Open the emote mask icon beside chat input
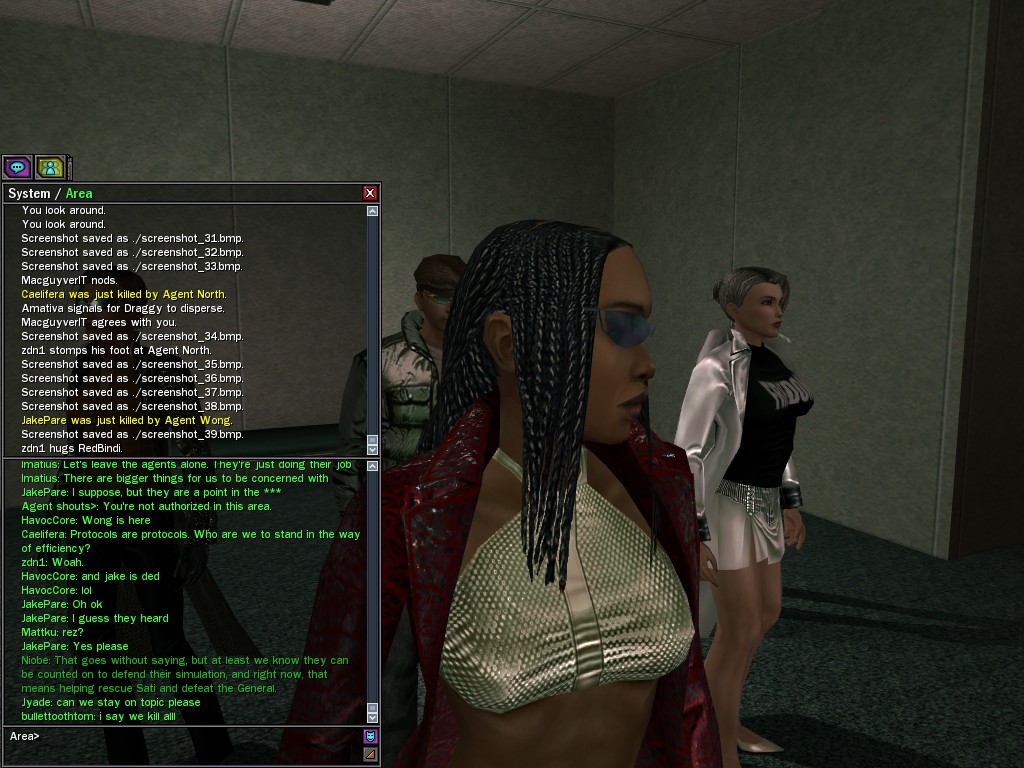 [x=370, y=736]
